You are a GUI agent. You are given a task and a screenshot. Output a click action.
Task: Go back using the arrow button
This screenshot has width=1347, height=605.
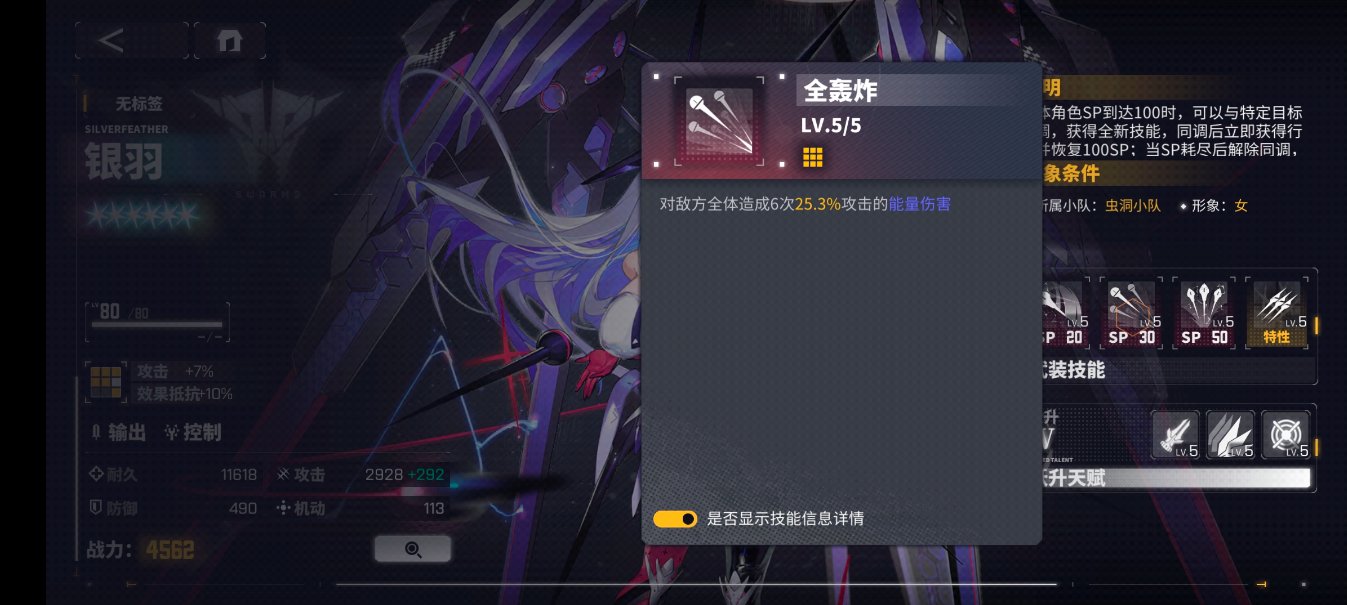130,41
